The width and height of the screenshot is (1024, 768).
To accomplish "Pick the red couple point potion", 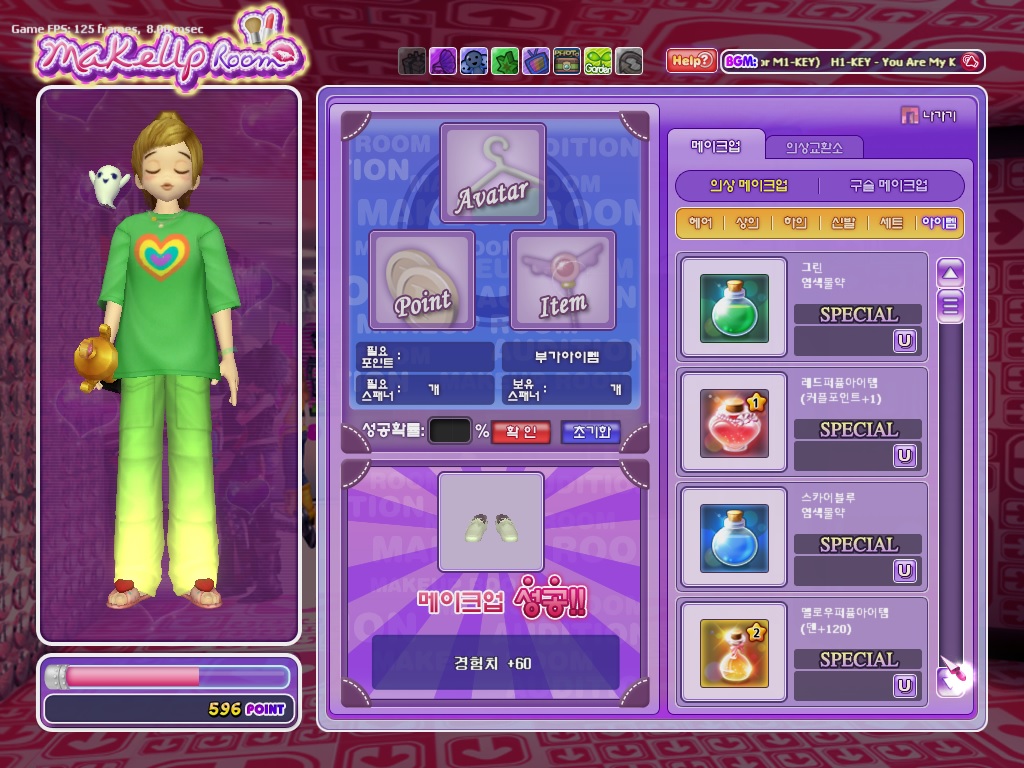I will tap(734, 423).
